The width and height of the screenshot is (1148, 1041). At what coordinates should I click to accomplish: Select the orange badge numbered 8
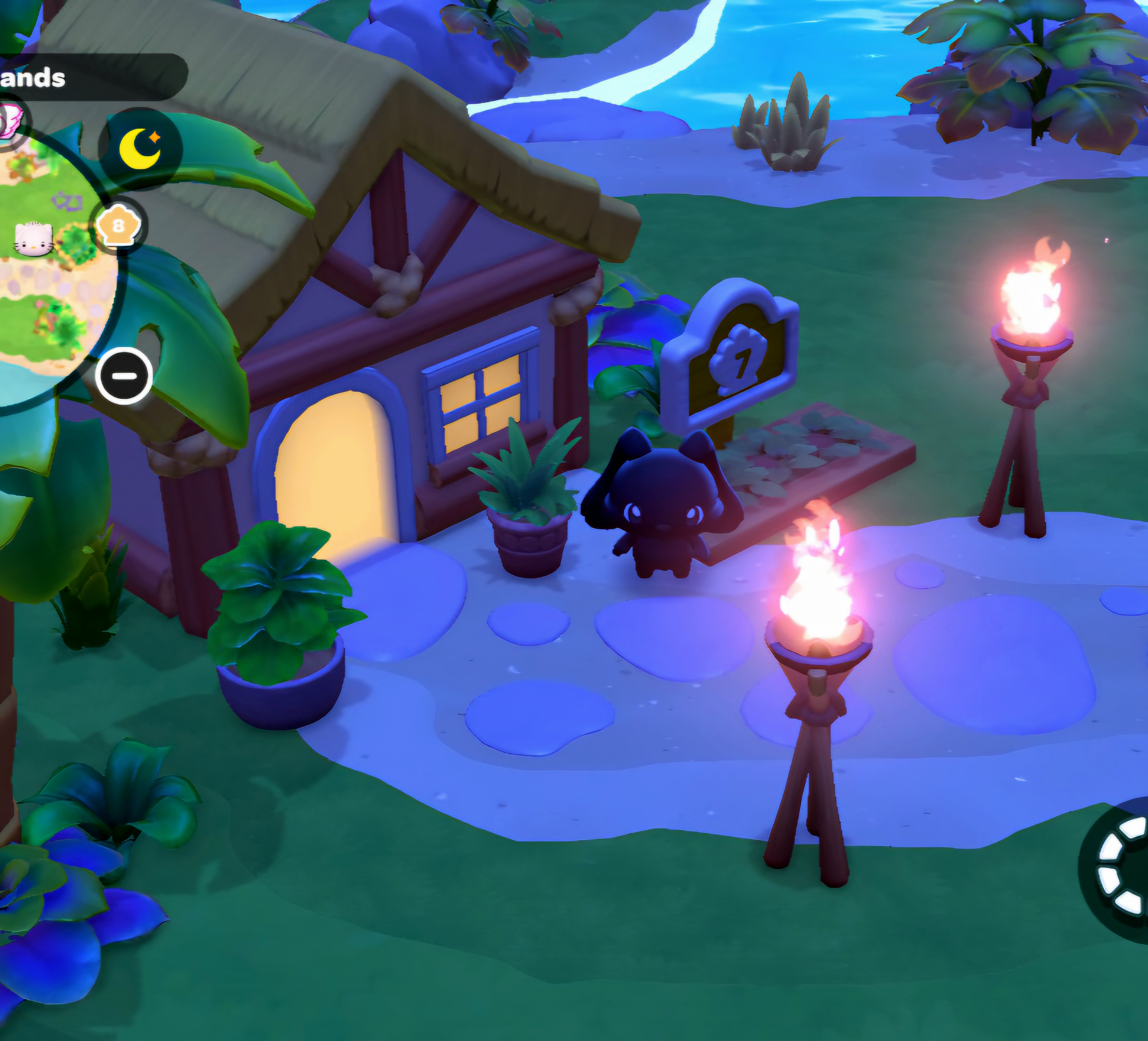point(118,227)
